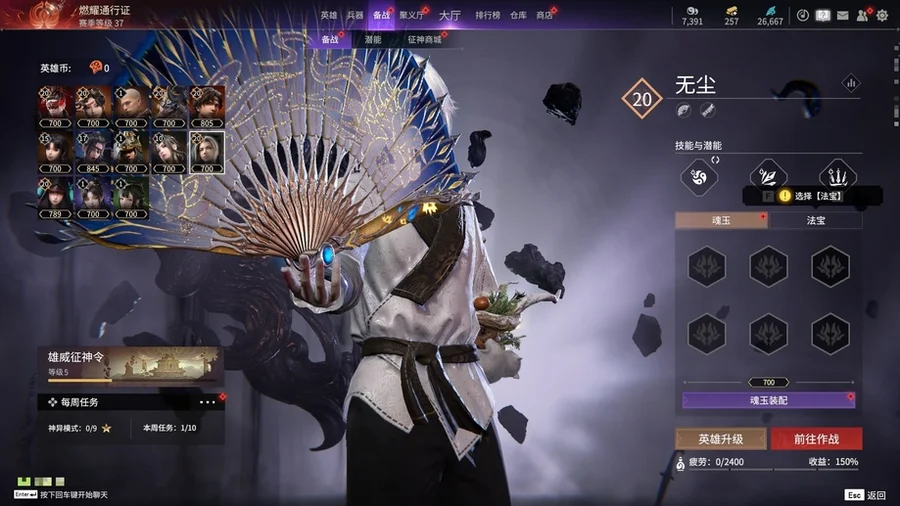Start battle with 前往作战 button
The width and height of the screenshot is (900, 506).
(816, 439)
